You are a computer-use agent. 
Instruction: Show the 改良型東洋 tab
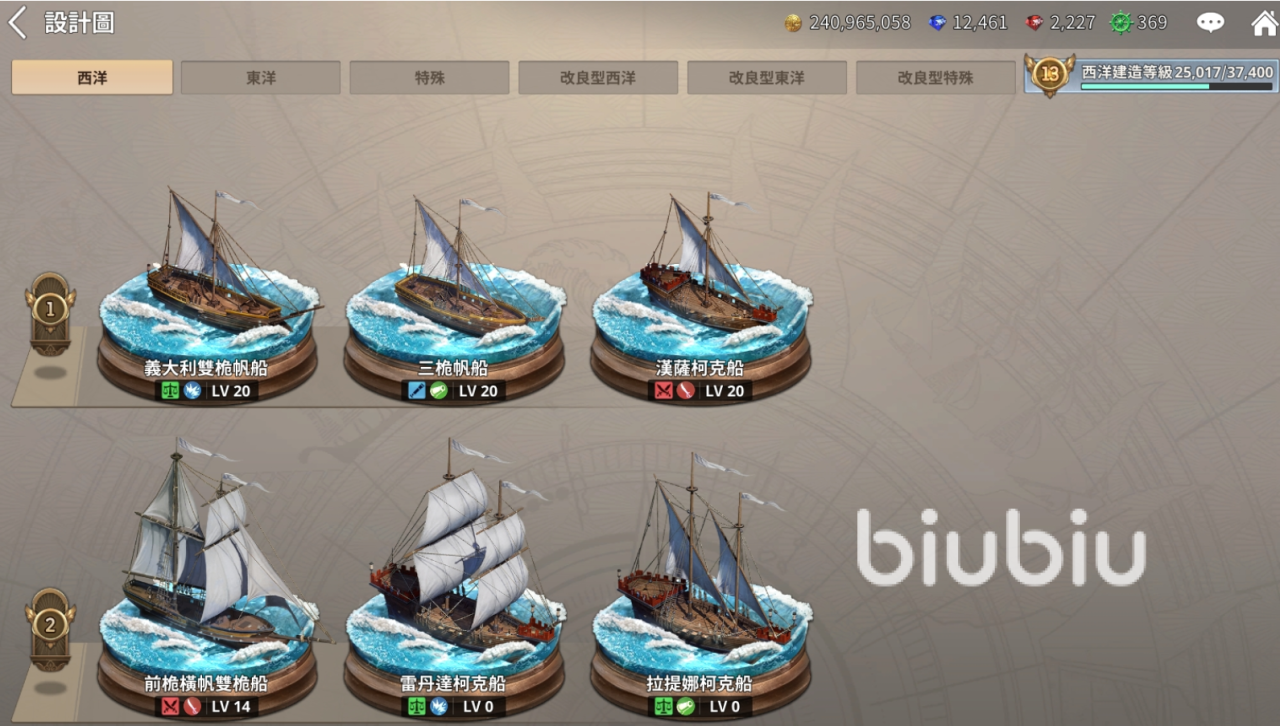pos(767,77)
